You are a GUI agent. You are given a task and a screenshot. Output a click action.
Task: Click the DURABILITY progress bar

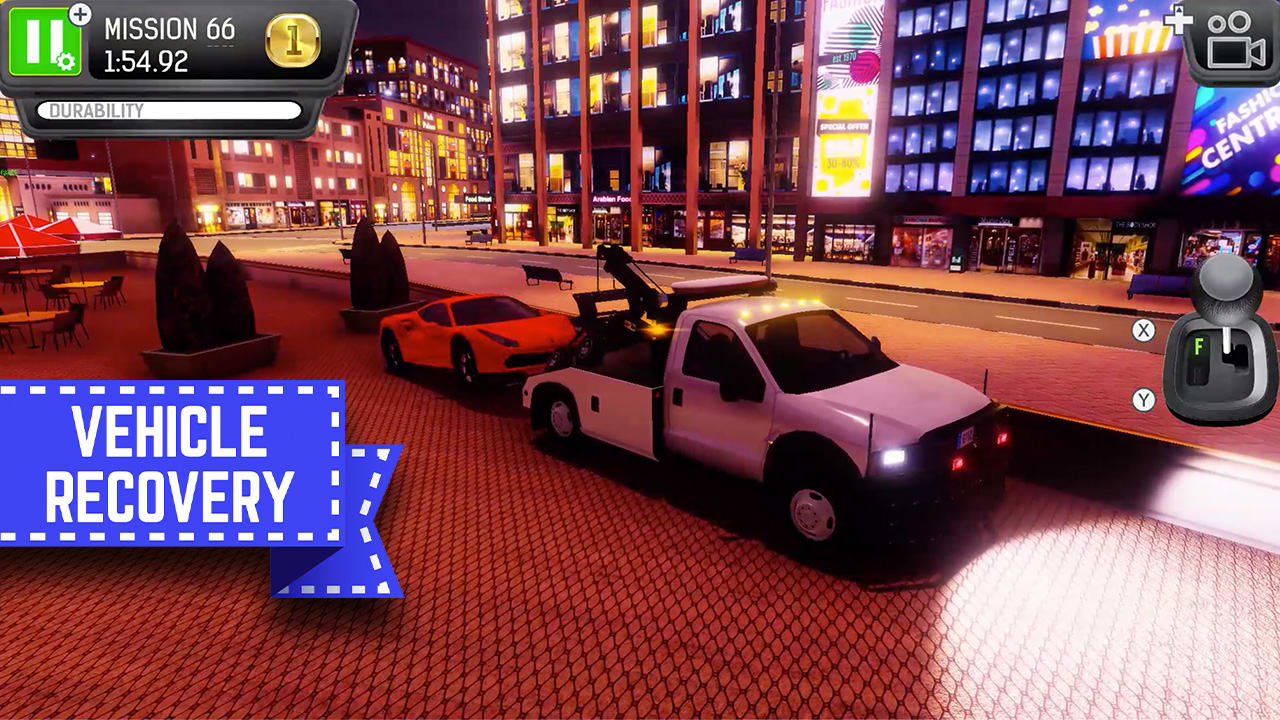(x=170, y=112)
